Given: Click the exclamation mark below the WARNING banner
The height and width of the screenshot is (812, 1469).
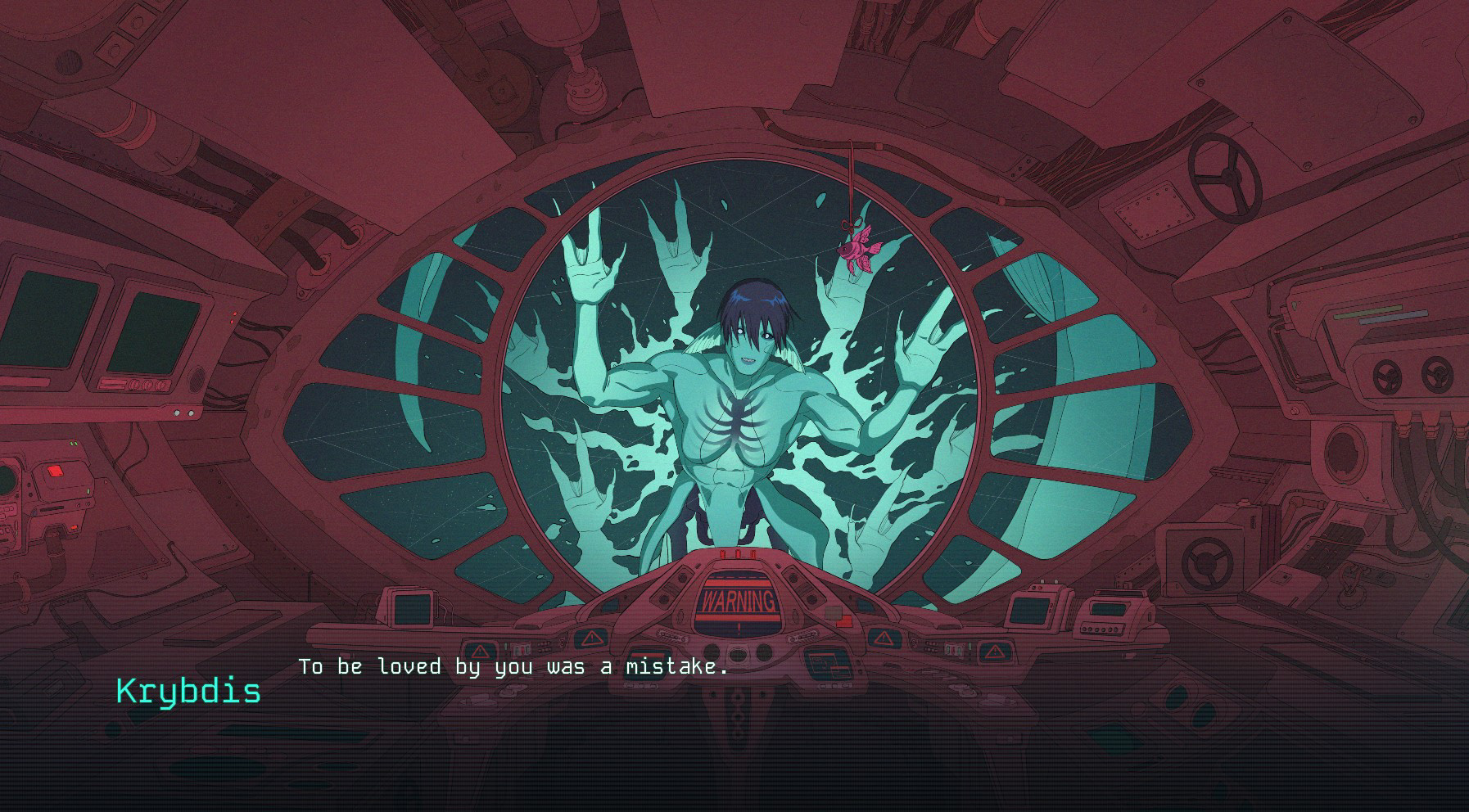Looking at the screenshot, I should click(x=738, y=629).
